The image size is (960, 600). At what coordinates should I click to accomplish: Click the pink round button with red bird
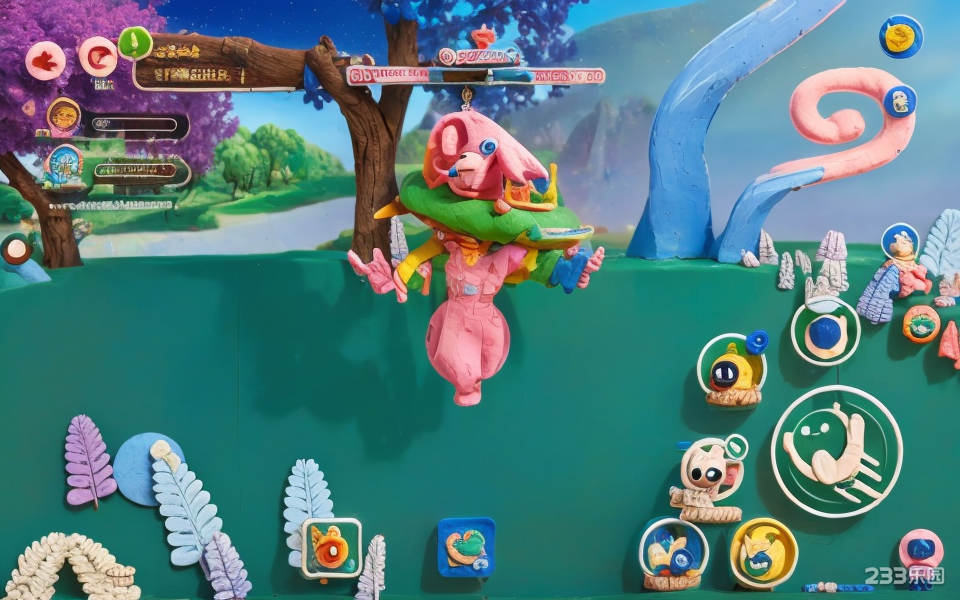[x=45, y=61]
